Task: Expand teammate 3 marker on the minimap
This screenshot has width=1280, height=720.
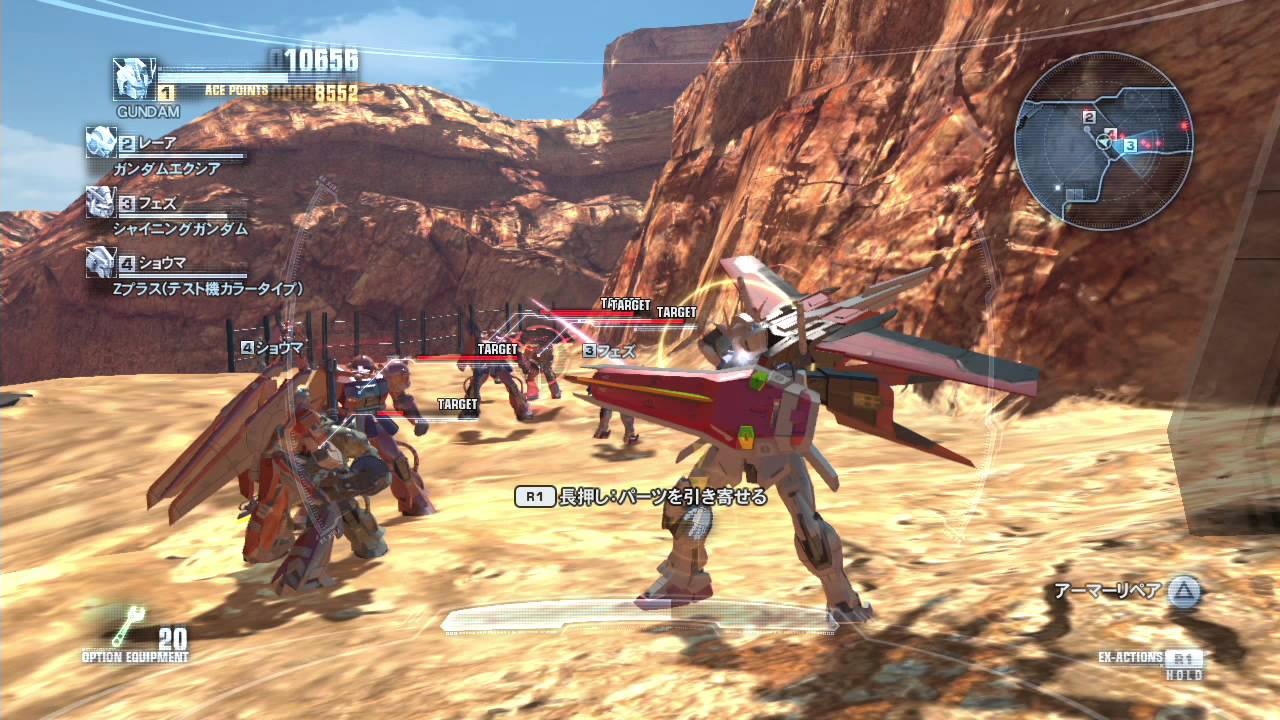Action: click(1133, 143)
